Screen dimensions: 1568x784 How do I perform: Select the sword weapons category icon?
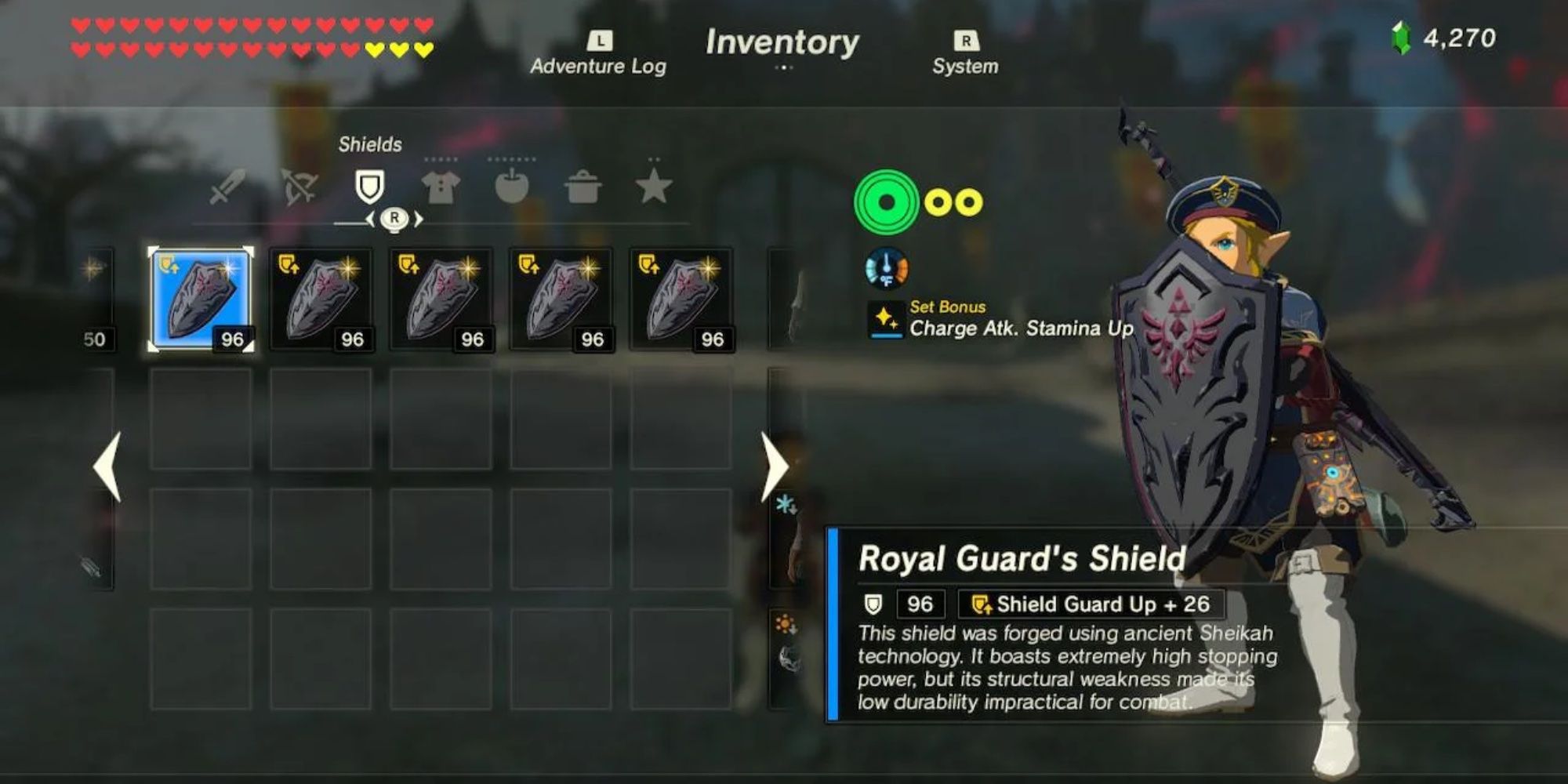(228, 187)
